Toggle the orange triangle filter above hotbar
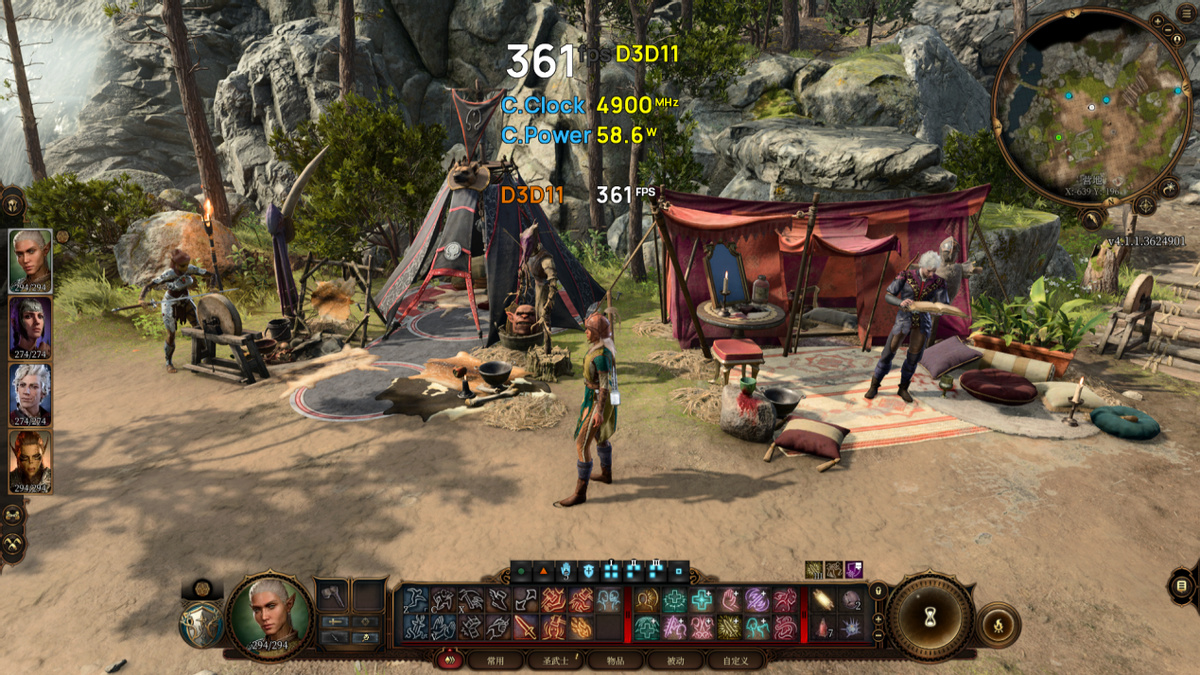Screen dimensions: 1200x675 coord(543,572)
